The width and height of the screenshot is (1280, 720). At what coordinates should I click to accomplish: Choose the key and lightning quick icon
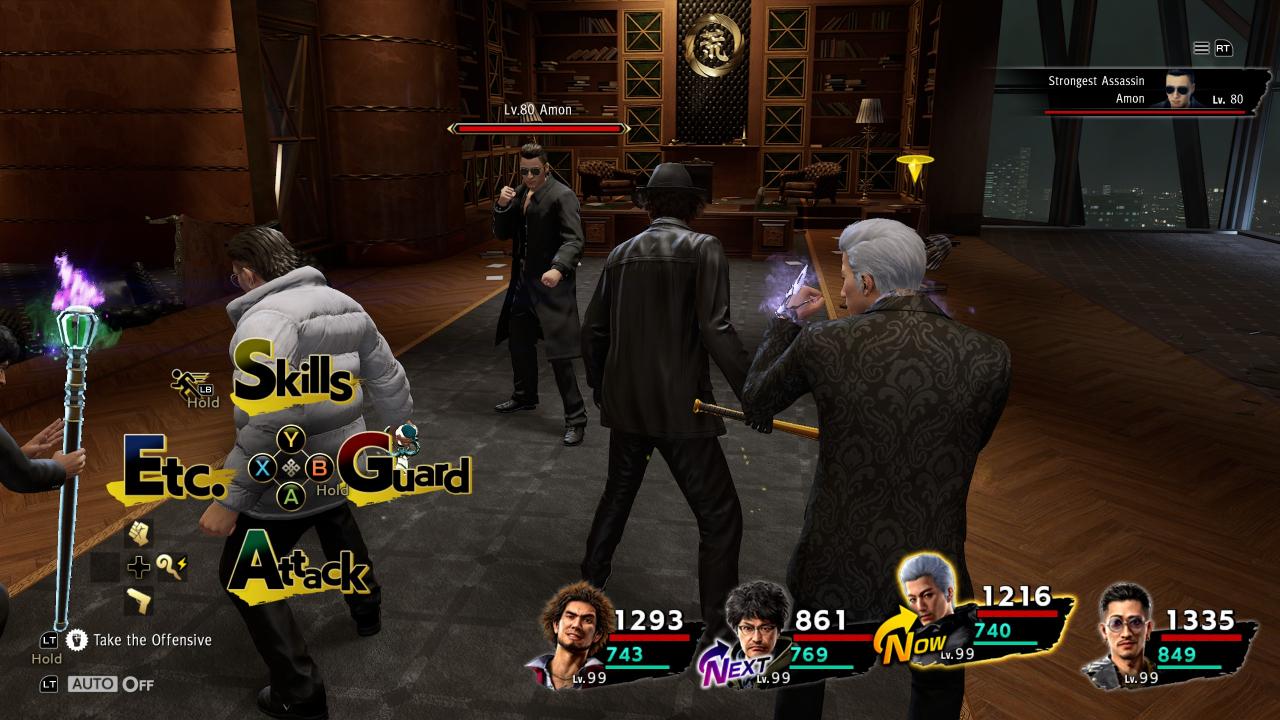171,567
